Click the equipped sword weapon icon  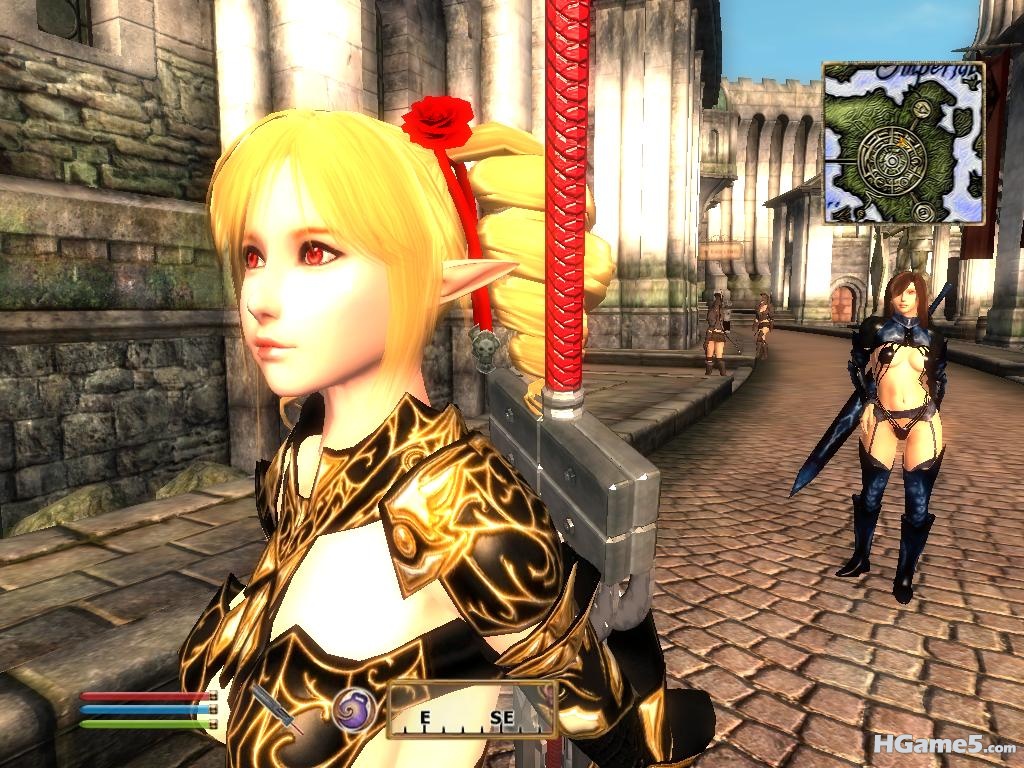pos(277,708)
